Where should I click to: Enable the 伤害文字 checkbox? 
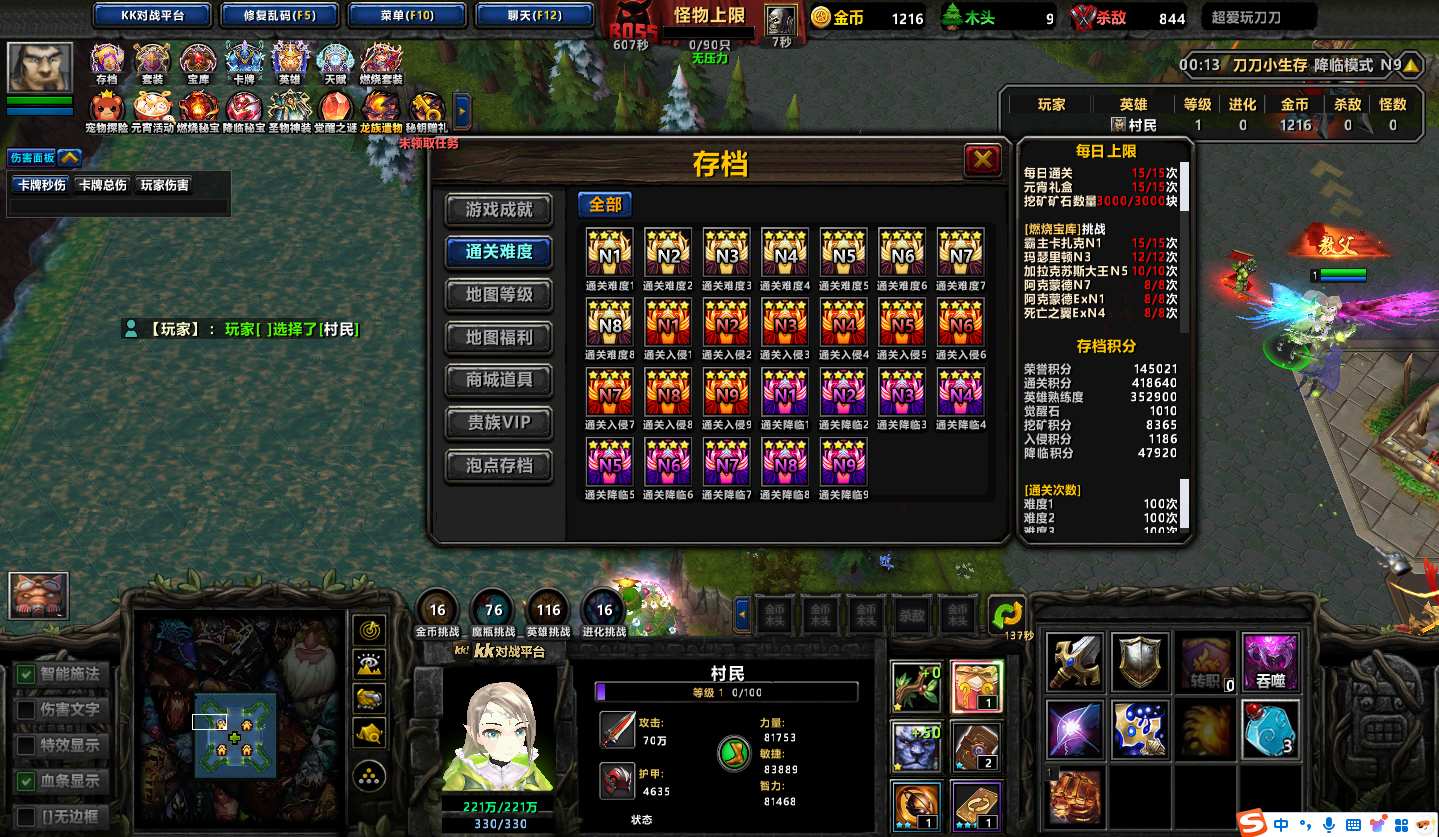[x=26, y=710]
